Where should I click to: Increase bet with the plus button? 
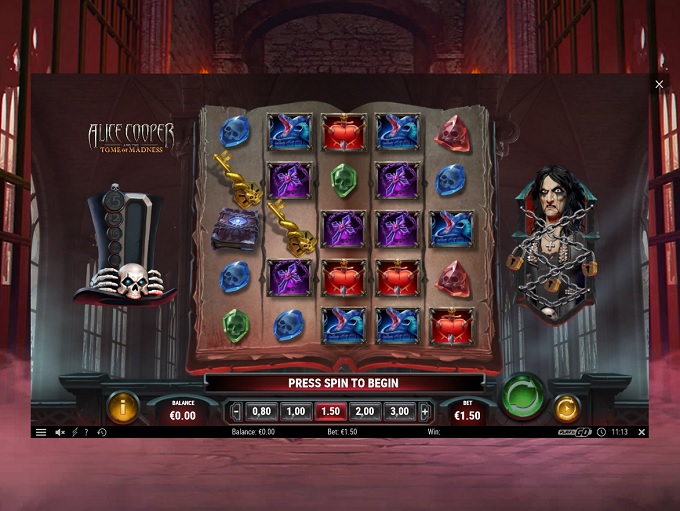[425, 411]
